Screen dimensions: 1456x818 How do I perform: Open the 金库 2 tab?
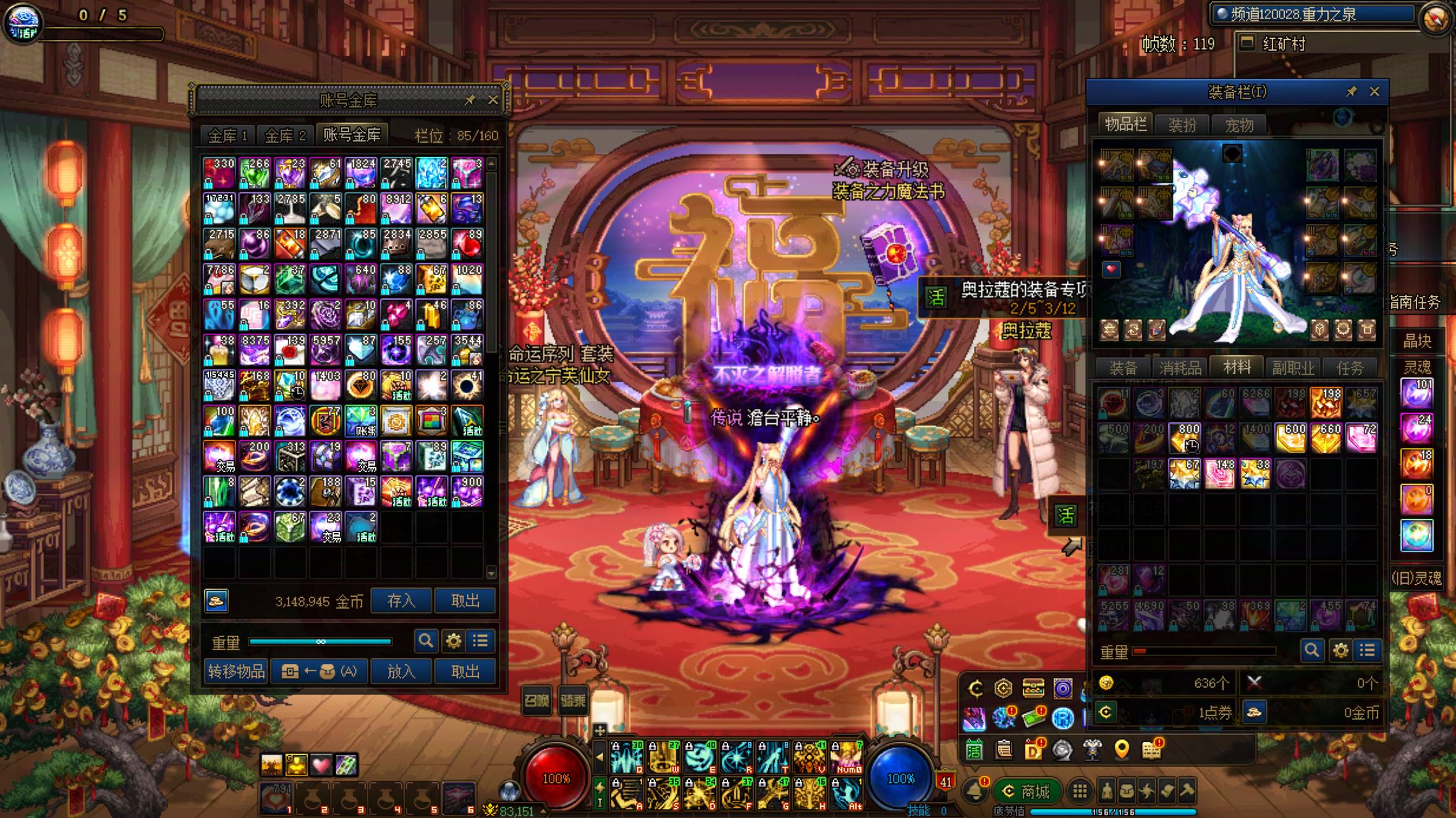(285, 135)
